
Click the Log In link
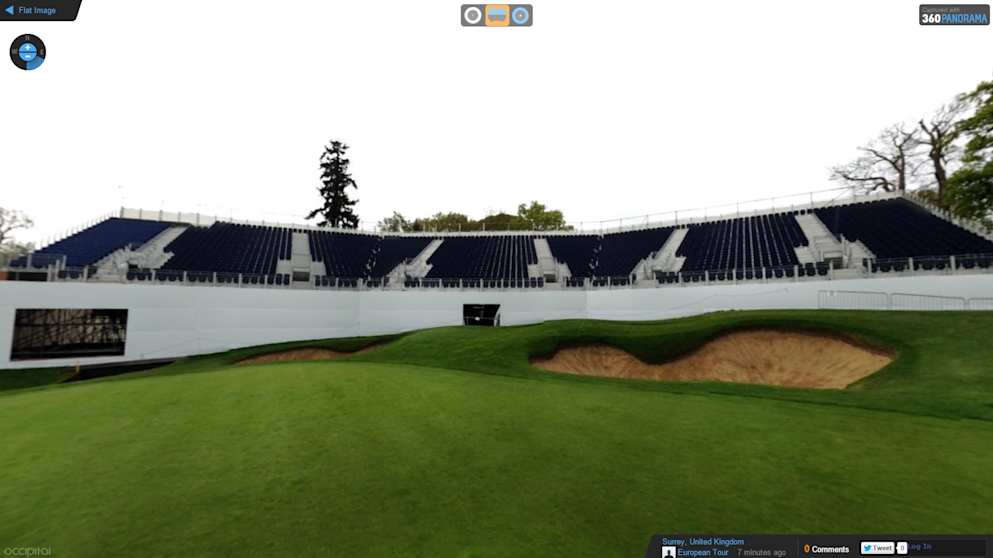click(x=921, y=547)
